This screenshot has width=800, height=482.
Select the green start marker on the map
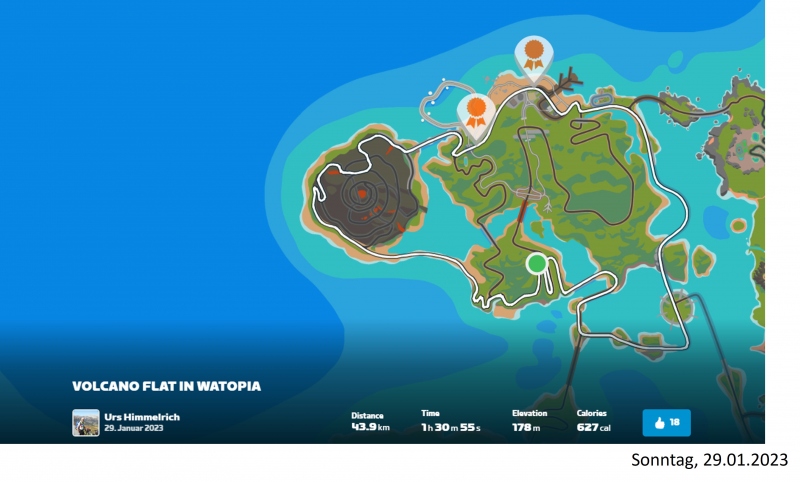(537, 263)
